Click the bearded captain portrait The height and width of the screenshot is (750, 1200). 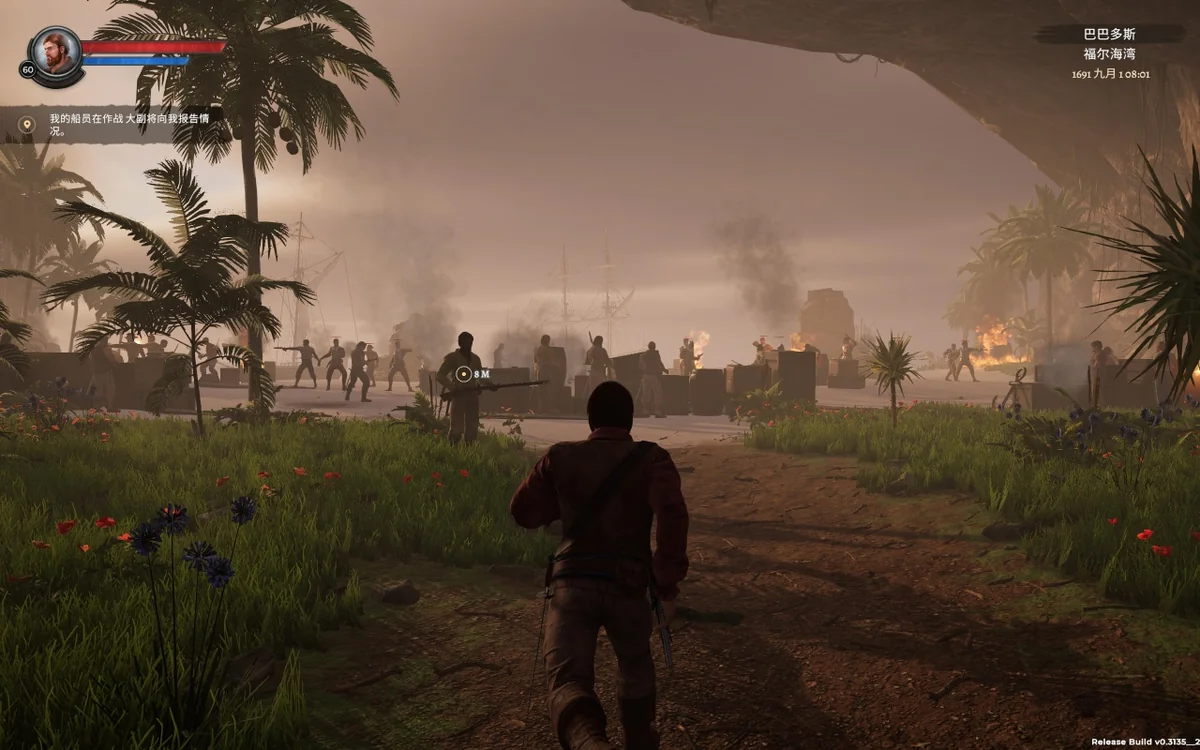click(x=55, y=49)
